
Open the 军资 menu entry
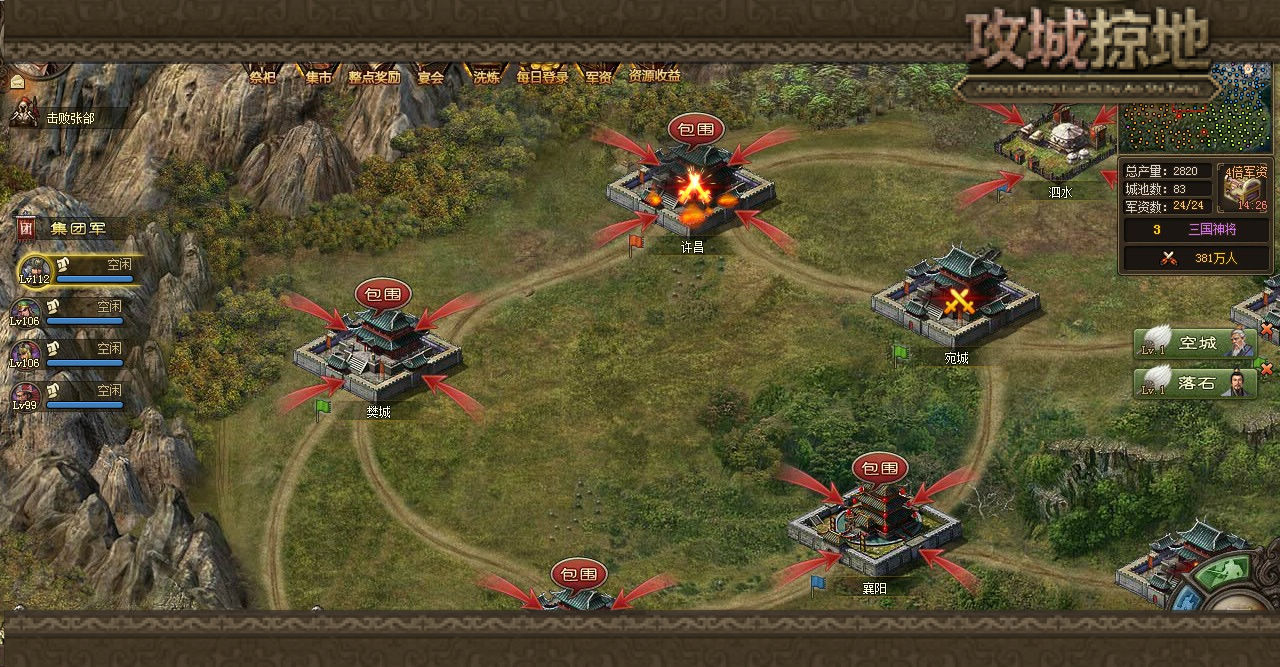click(599, 76)
